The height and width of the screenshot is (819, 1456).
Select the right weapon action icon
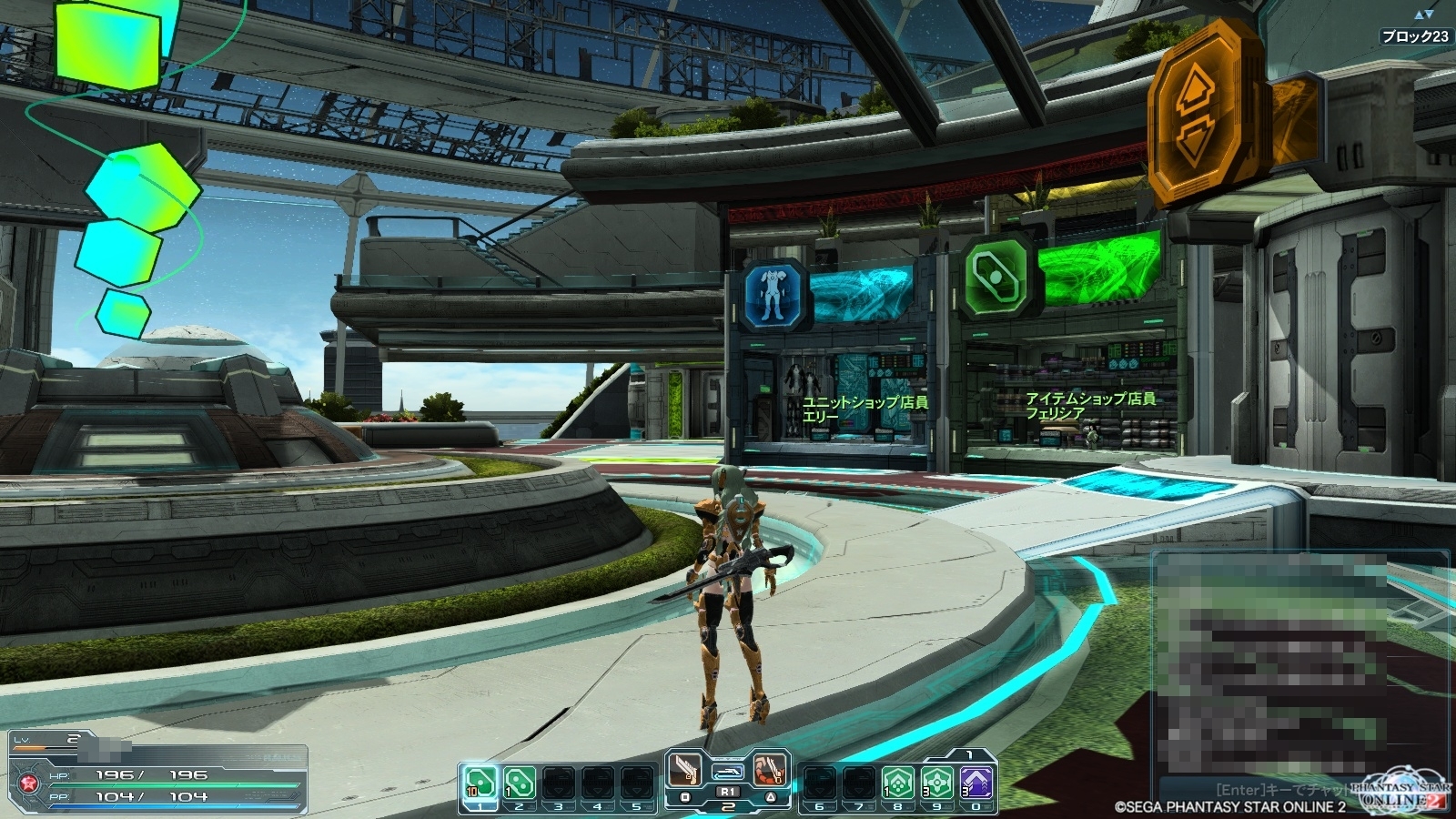[x=769, y=771]
